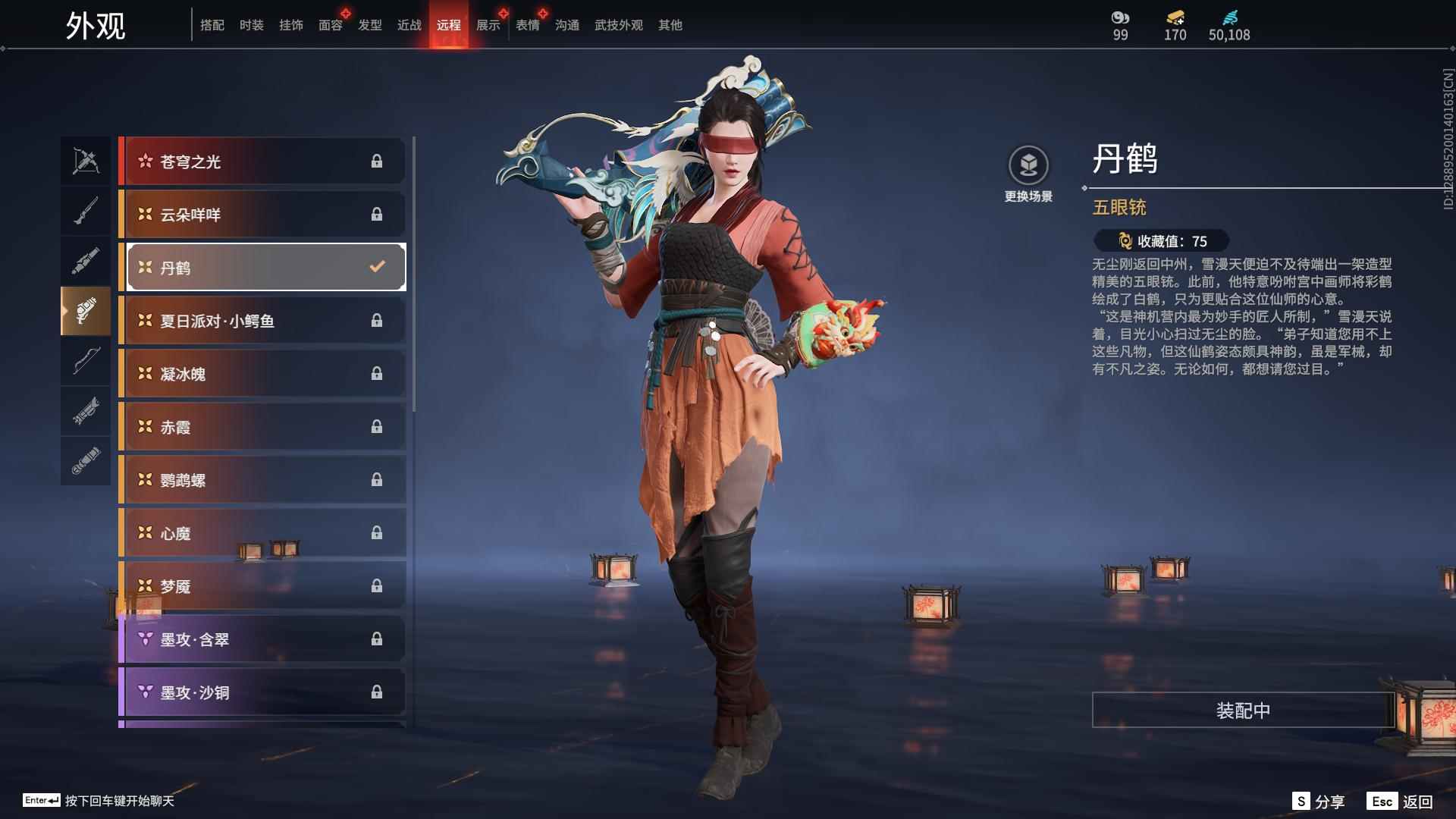Open the 武技外观 menu tab
Image resolution: width=1456 pixels, height=819 pixels.
pos(618,24)
